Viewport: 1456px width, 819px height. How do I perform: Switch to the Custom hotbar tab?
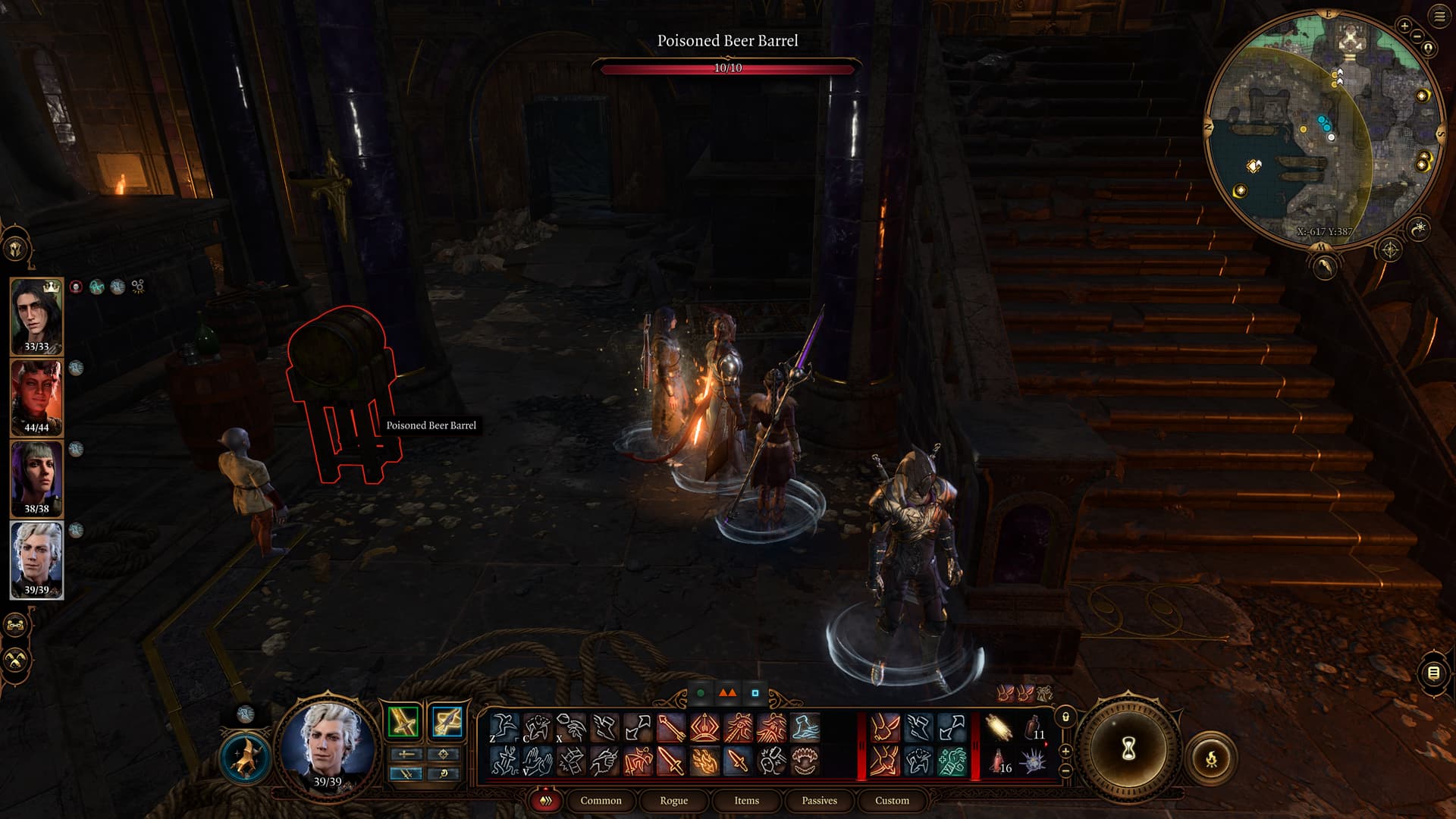pos(892,801)
